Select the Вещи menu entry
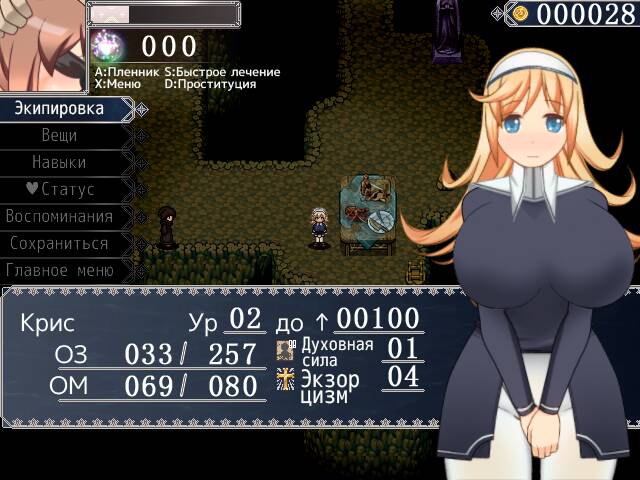The image size is (640, 480). [59, 135]
